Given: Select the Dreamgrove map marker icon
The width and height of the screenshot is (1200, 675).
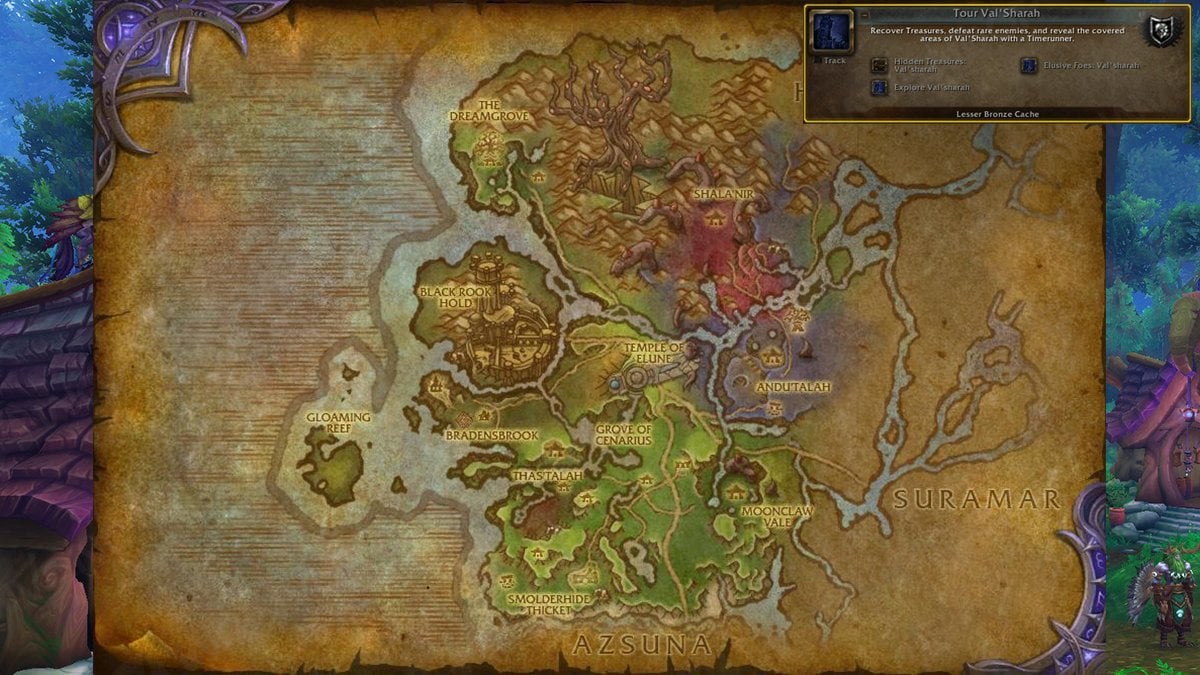Looking at the screenshot, I should [490, 151].
